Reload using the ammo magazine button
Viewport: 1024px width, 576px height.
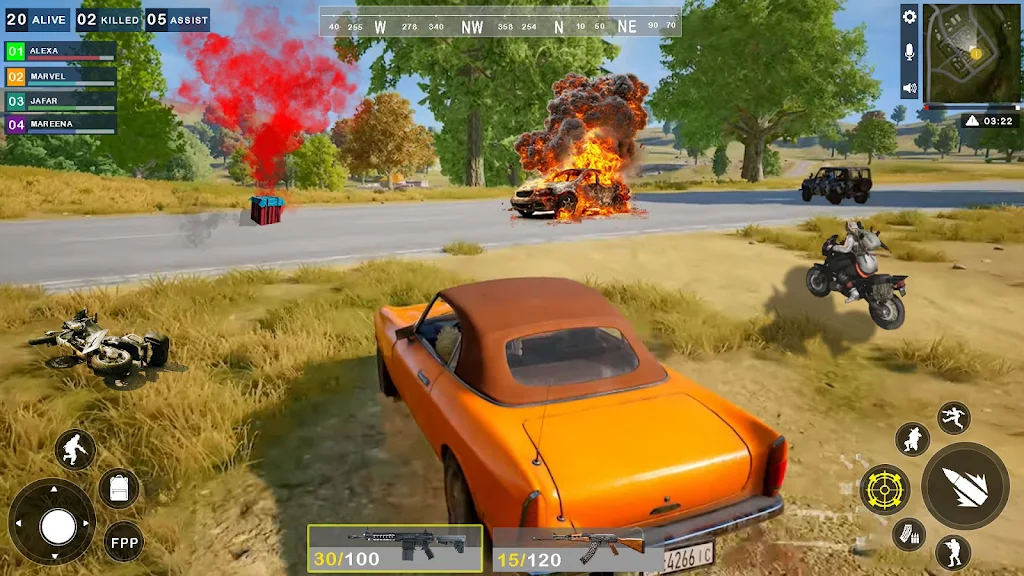[908, 534]
